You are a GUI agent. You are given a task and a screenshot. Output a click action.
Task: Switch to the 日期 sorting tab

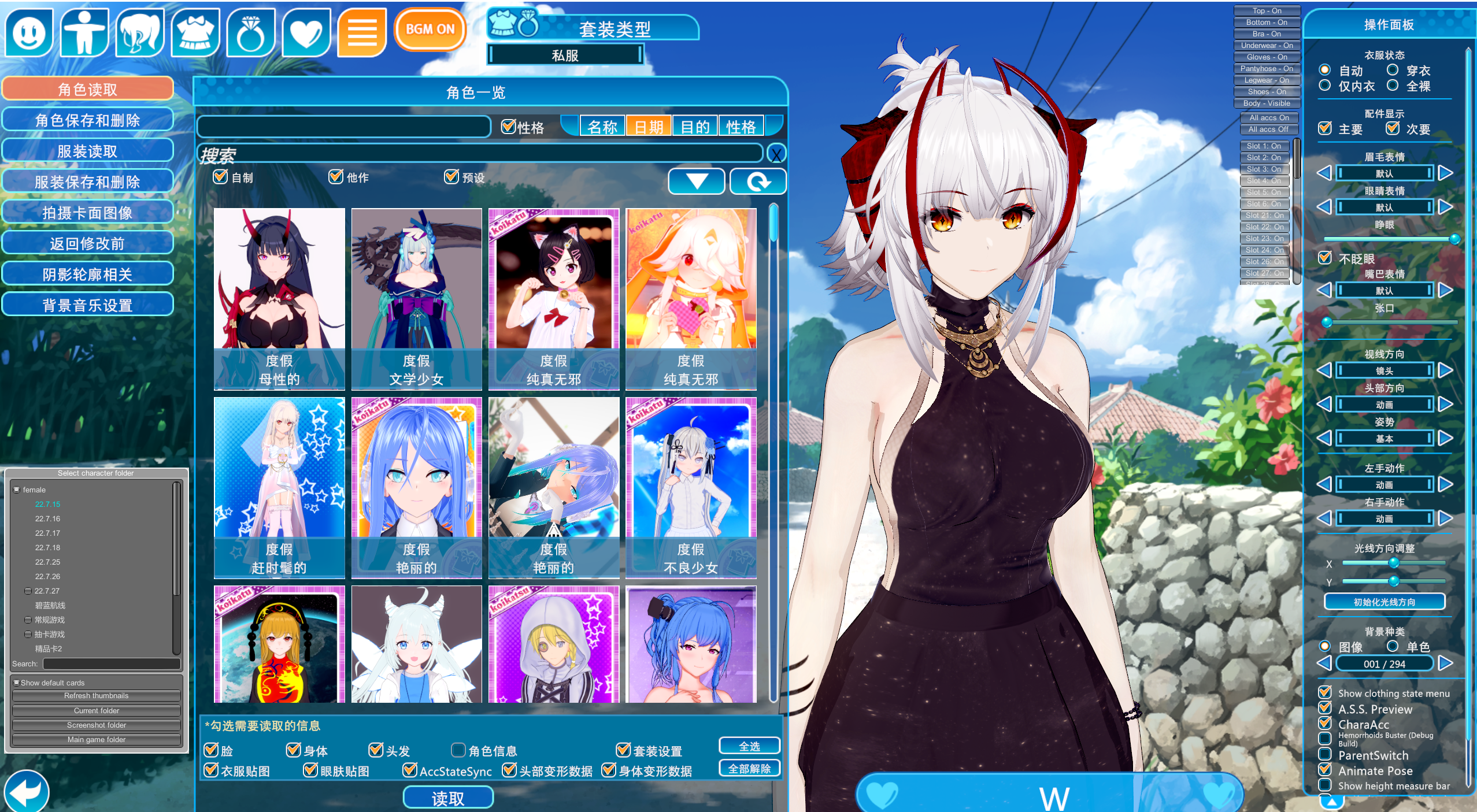[649, 126]
